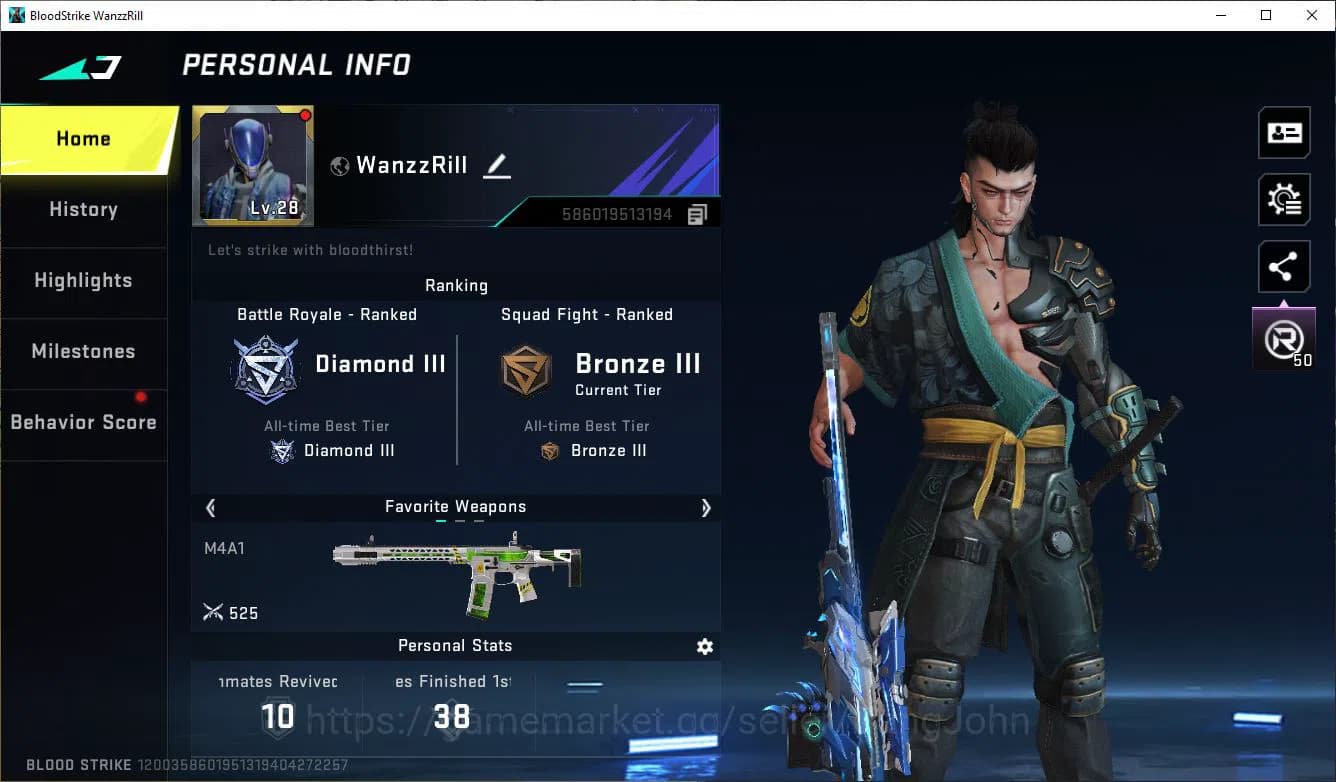Show the next favorite weapon
The image size is (1336, 782).
(706, 508)
